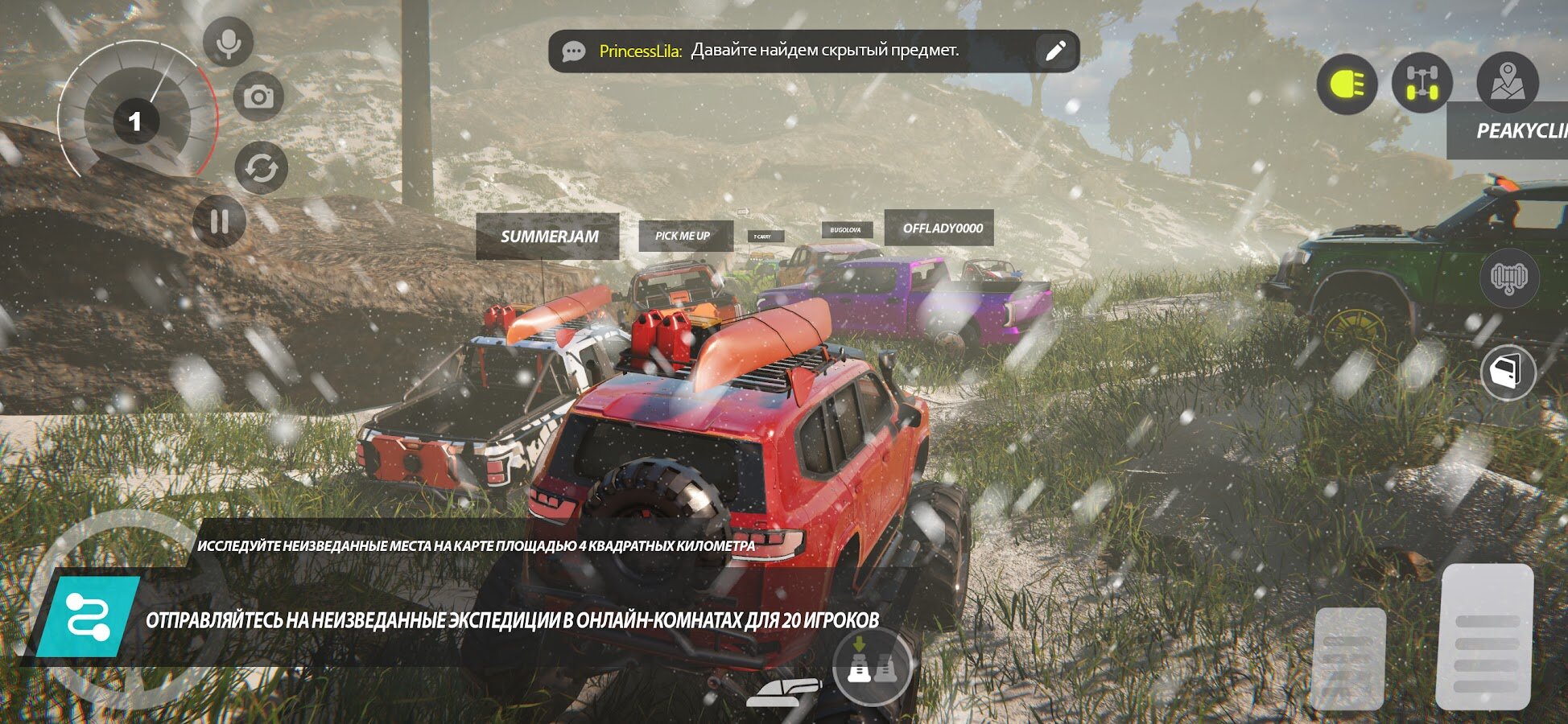Pause the game

click(x=219, y=221)
